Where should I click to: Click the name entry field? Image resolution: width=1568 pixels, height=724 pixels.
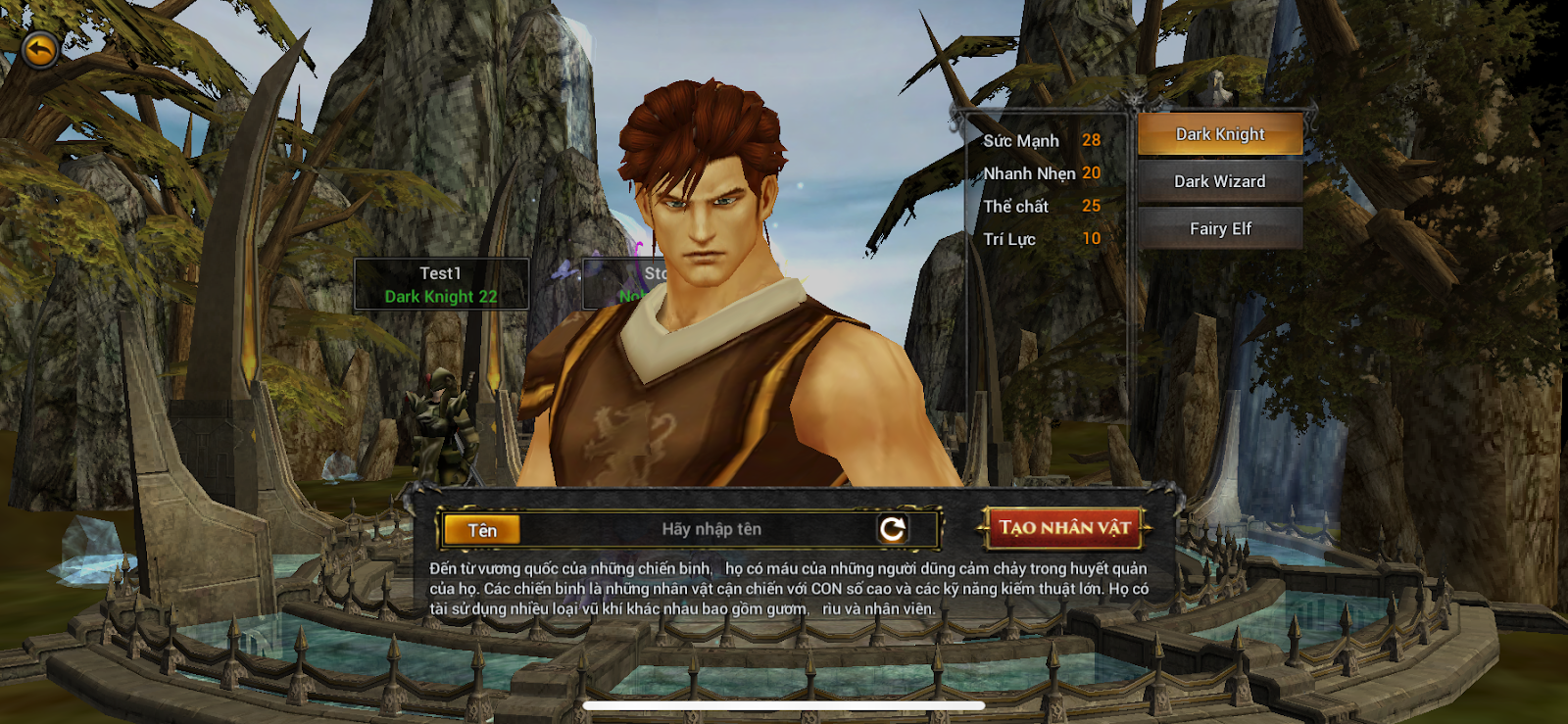[711, 529]
